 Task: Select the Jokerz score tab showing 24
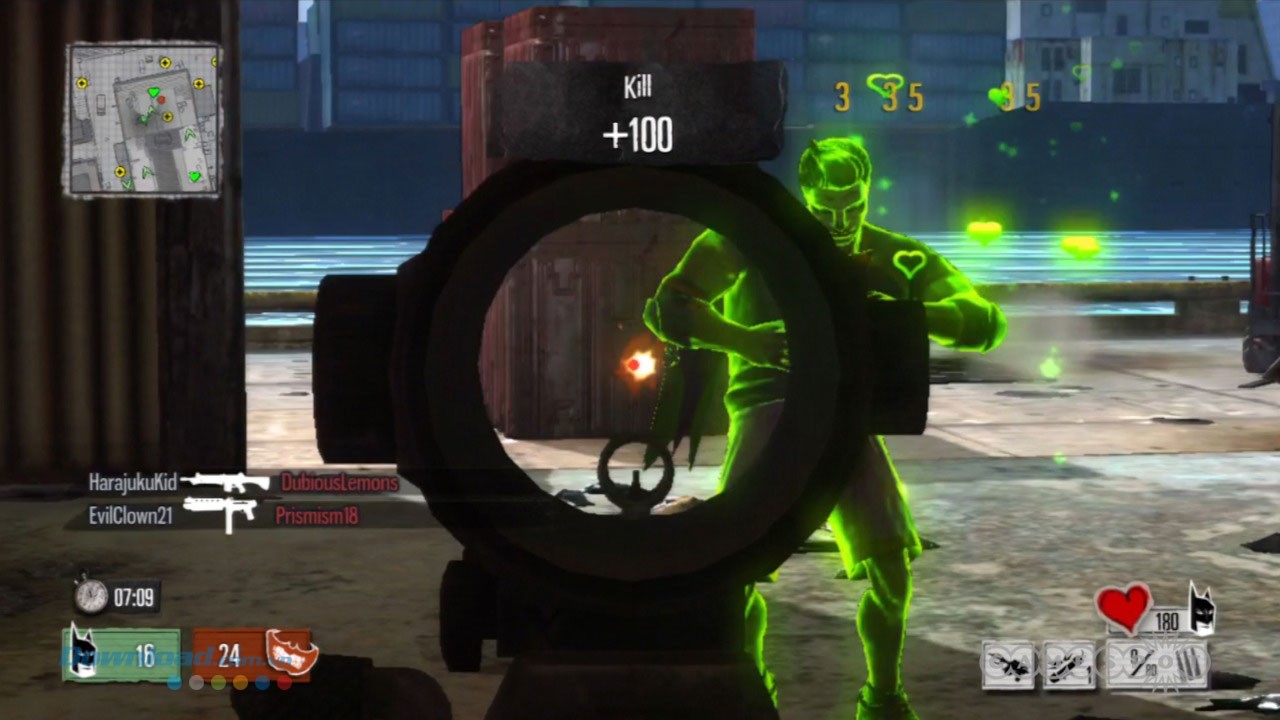232,650
